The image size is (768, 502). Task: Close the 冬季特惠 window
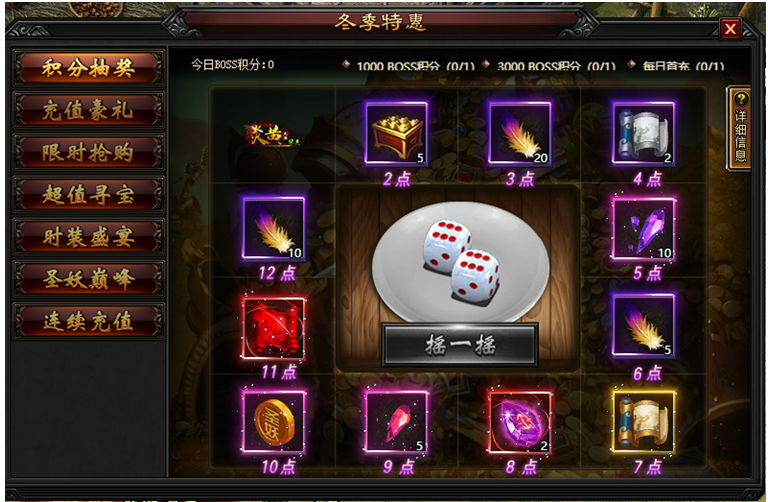coord(730,28)
